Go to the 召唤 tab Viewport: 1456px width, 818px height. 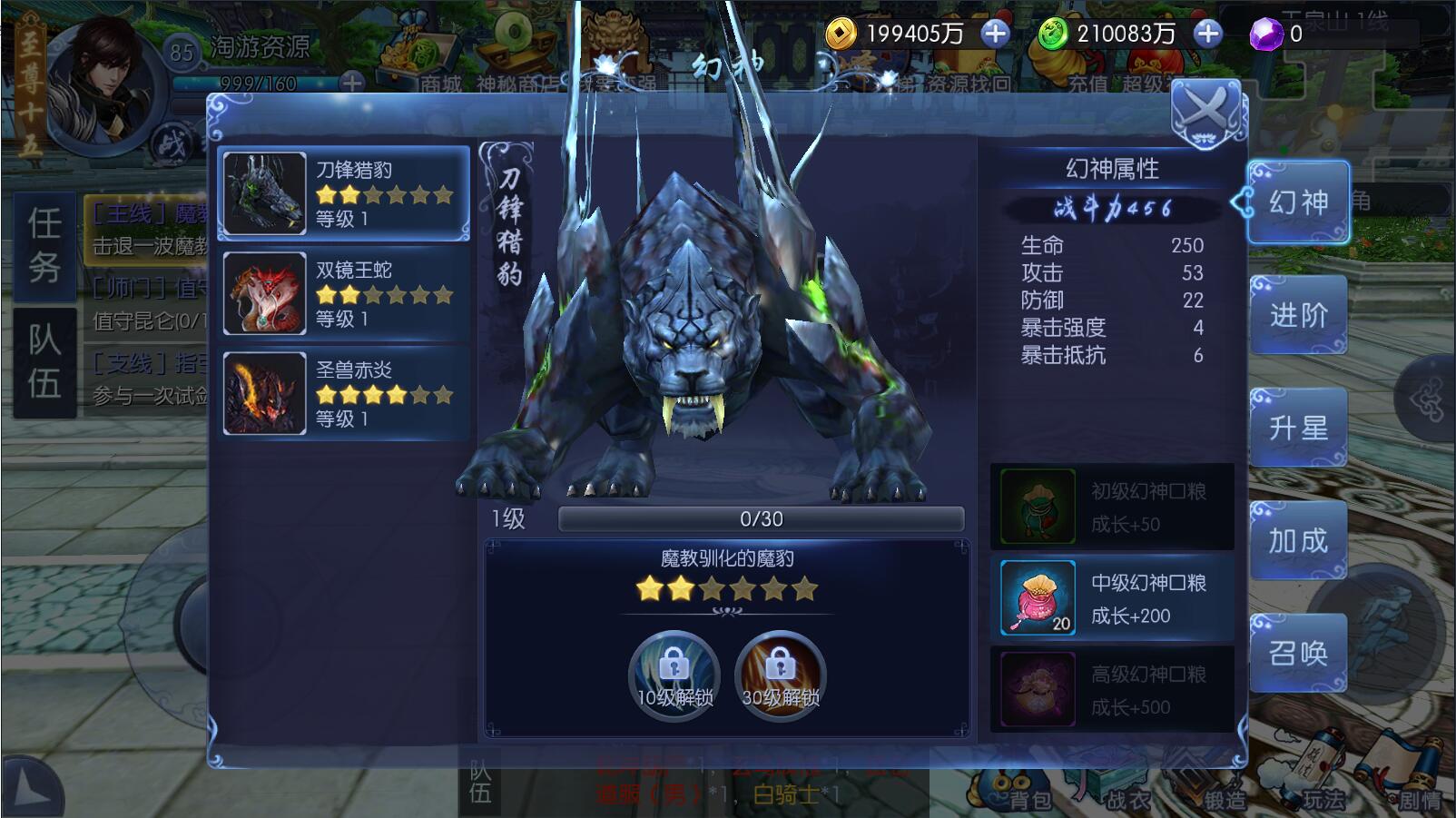point(1298,653)
